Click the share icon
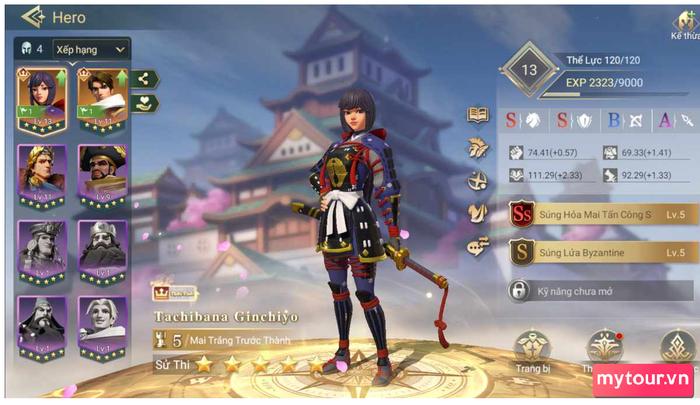The image size is (700, 405). point(144,79)
